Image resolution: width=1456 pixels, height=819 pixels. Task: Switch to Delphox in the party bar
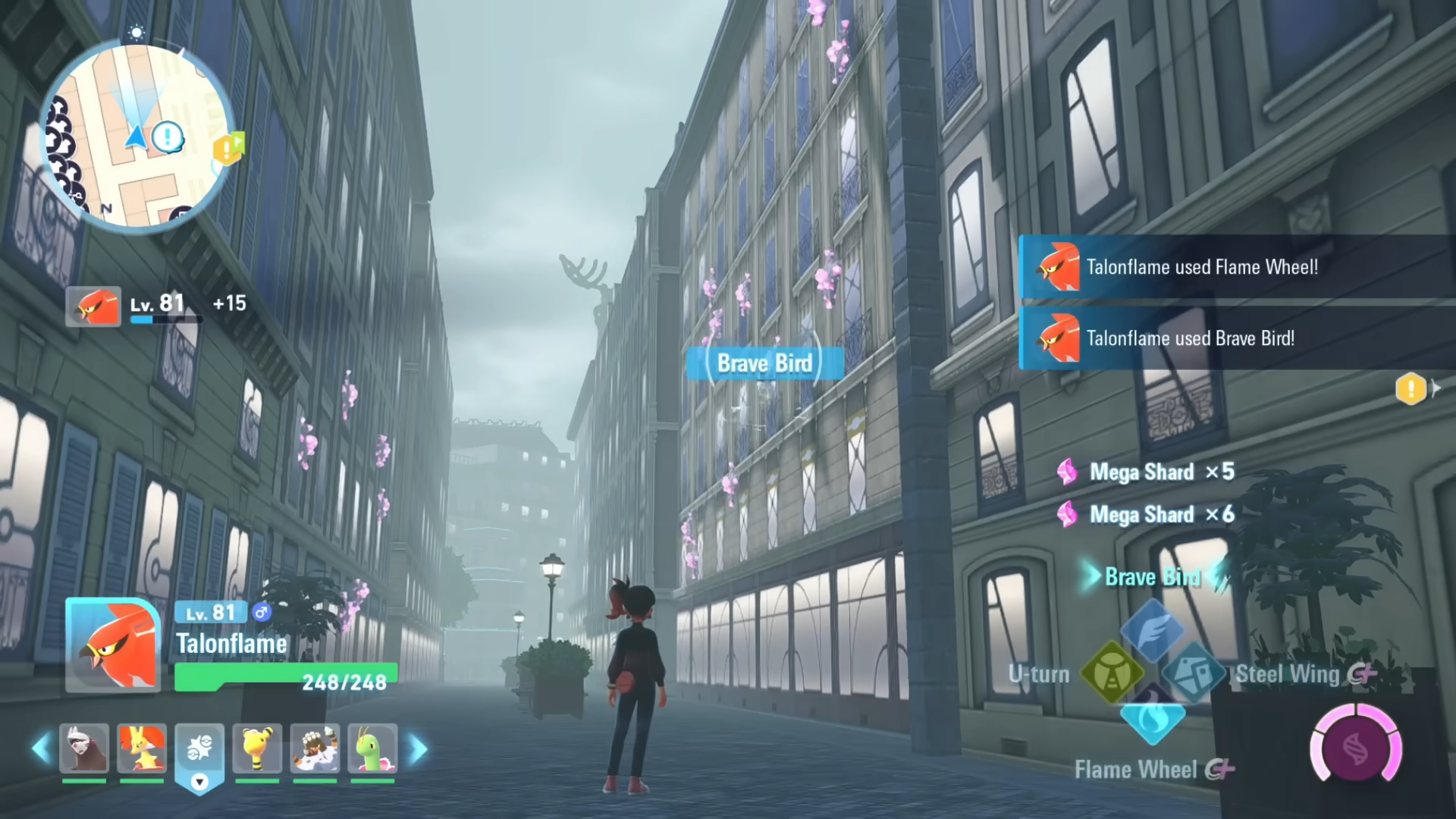(x=142, y=748)
